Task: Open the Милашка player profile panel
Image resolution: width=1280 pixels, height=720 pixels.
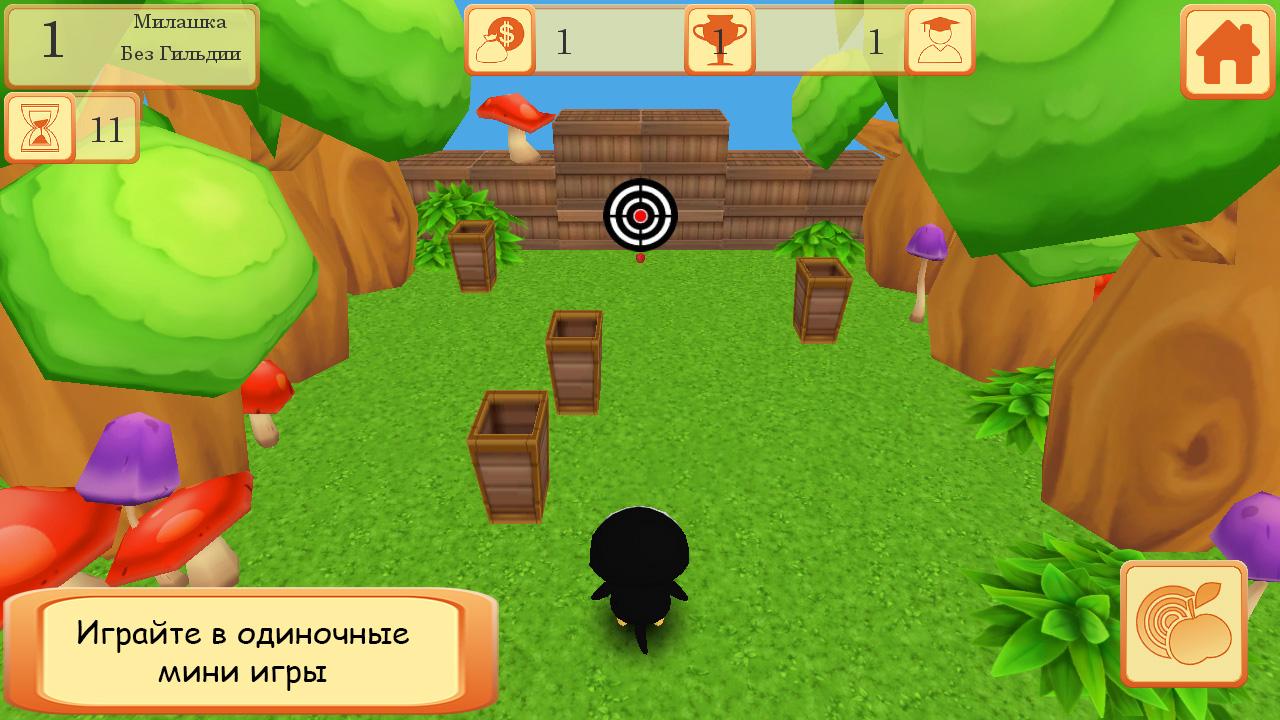Action: [x=132, y=46]
